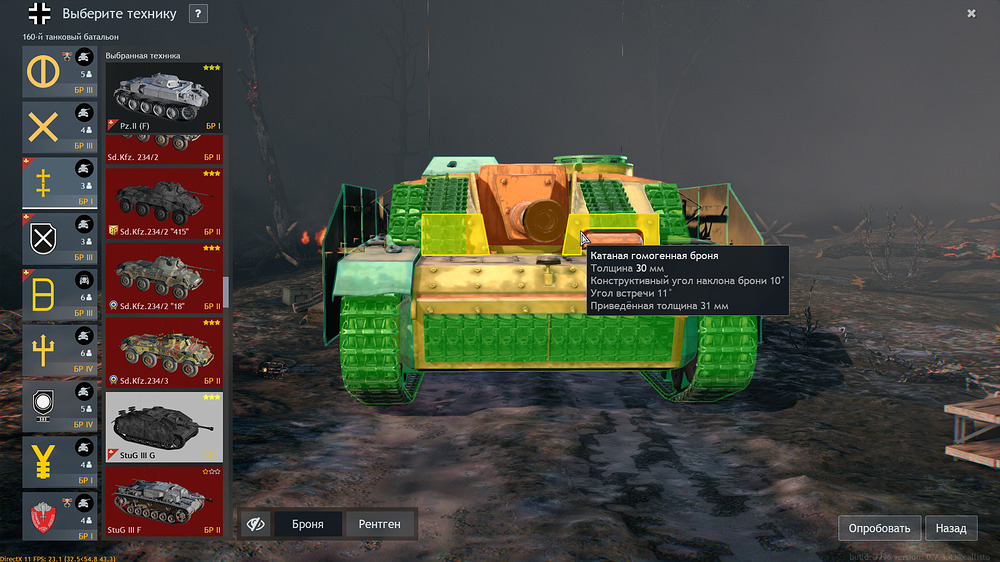Choose the squad with yellow trident emblem
The width and height of the screenshot is (1000, 562).
[60, 350]
